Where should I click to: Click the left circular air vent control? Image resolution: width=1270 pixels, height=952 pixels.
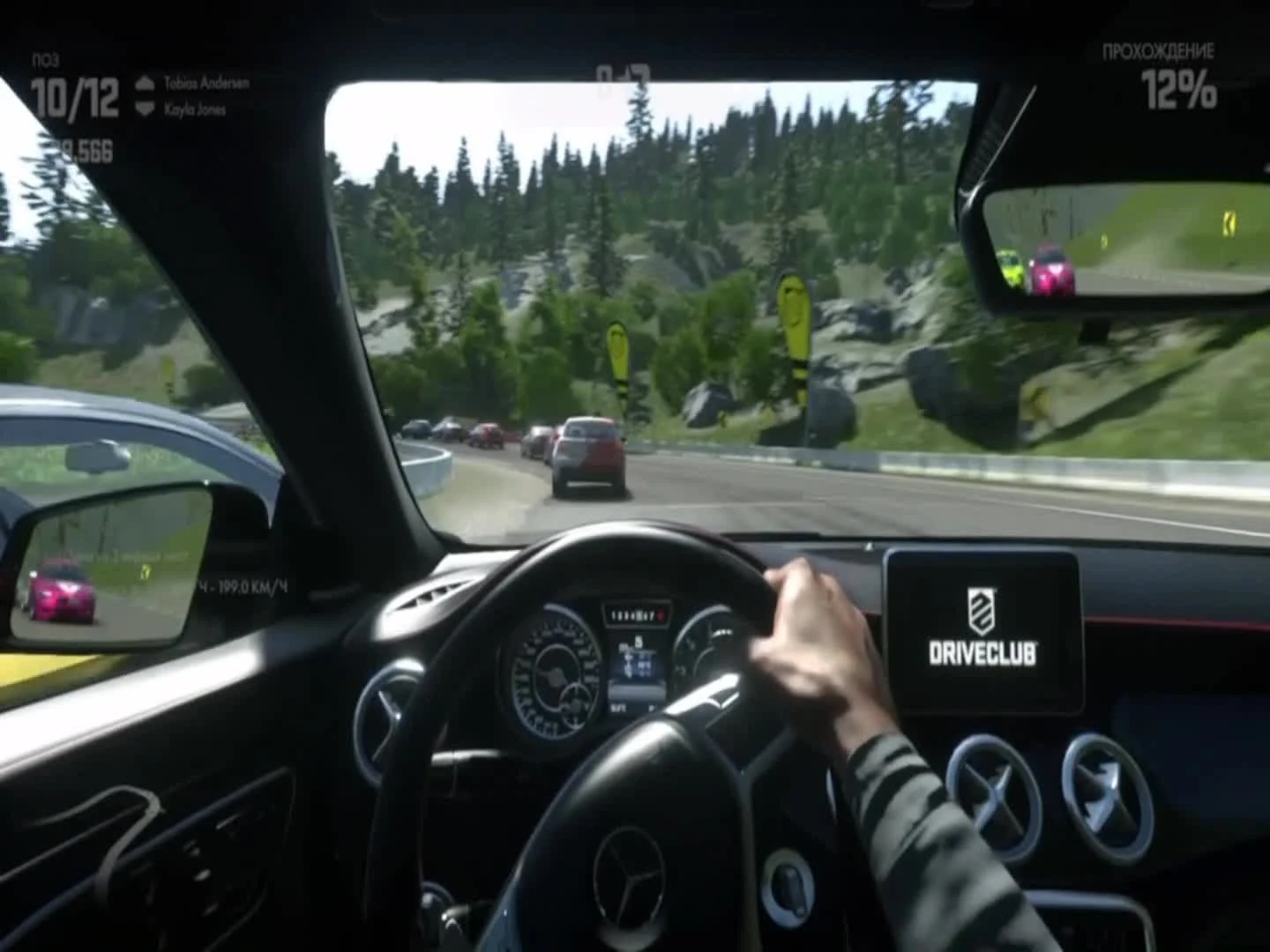(x=988, y=787)
